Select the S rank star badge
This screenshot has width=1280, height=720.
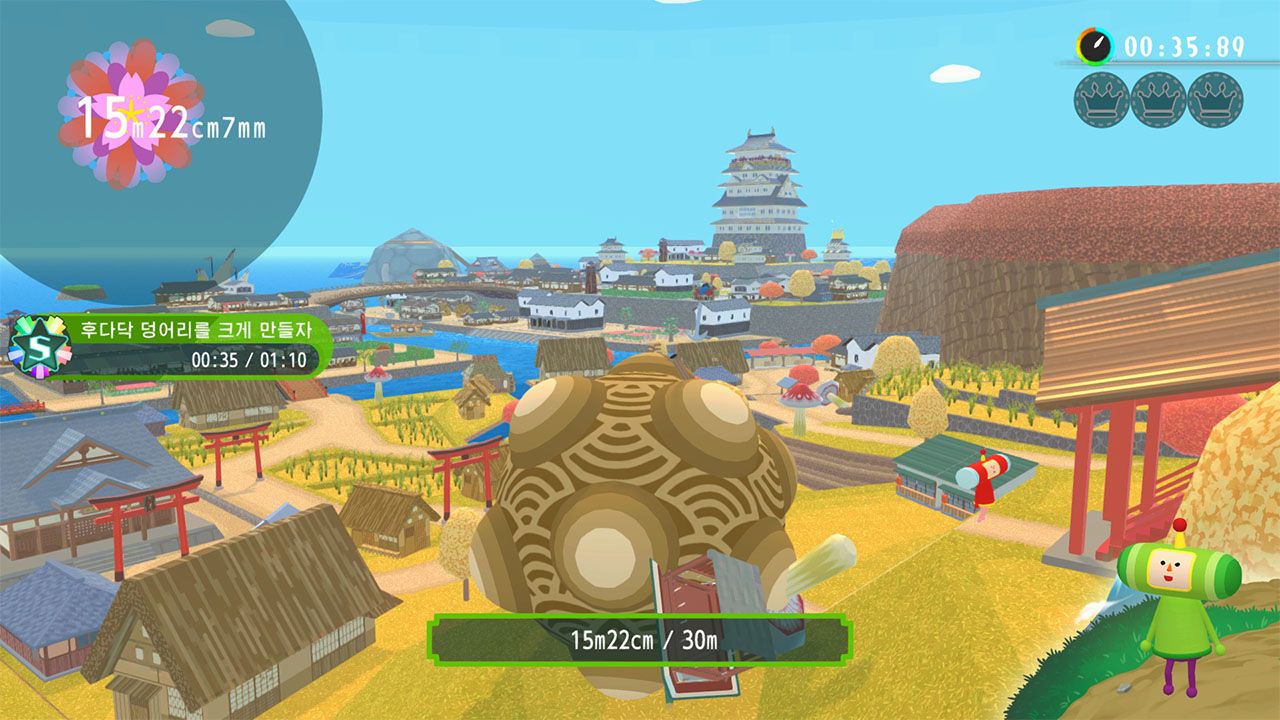tap(33, 344)
